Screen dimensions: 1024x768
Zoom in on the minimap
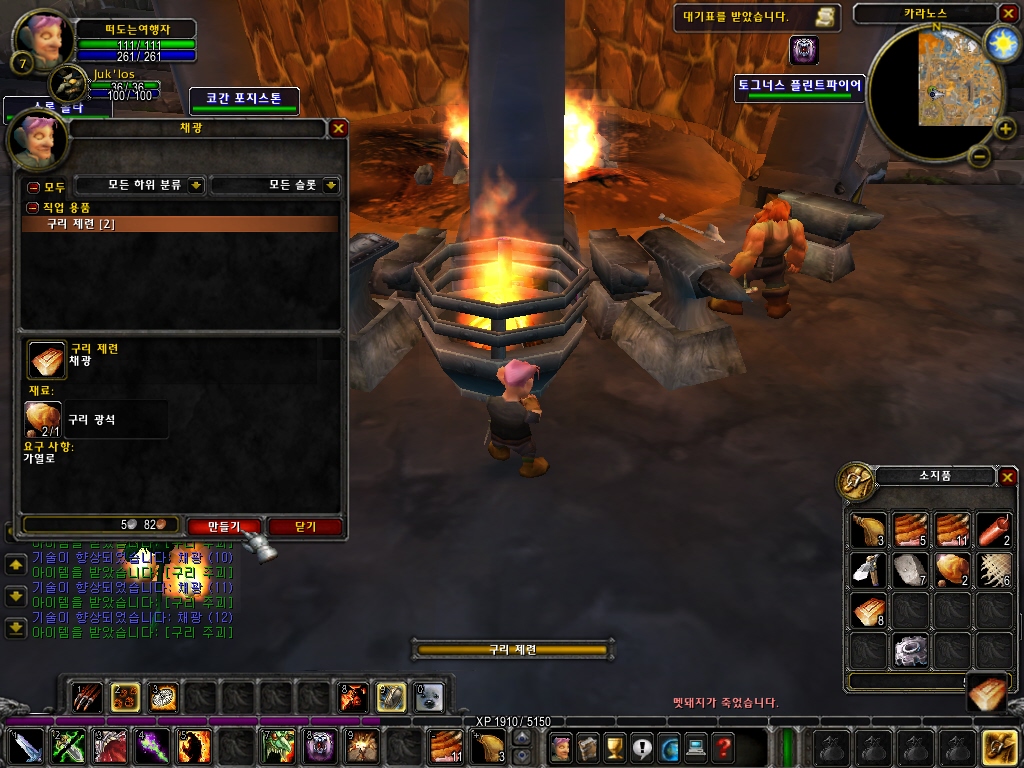(1005, 128)
